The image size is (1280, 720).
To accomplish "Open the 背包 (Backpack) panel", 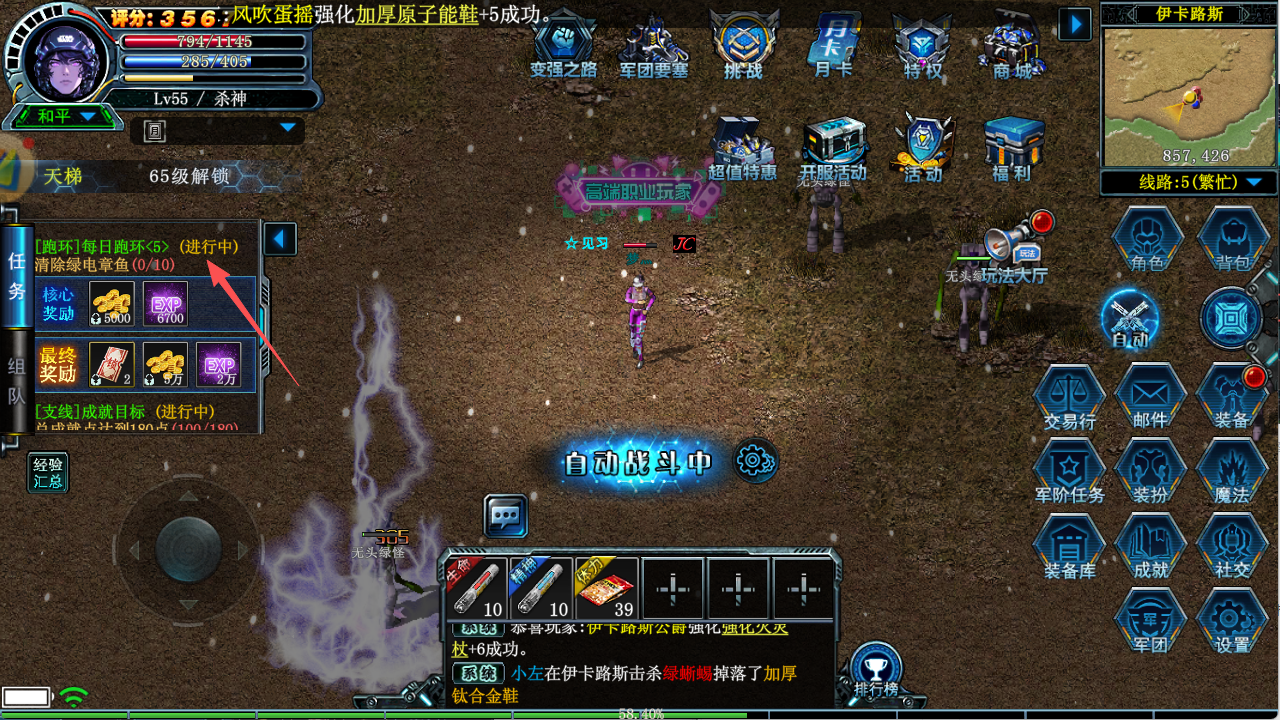I will (1232, 240).
